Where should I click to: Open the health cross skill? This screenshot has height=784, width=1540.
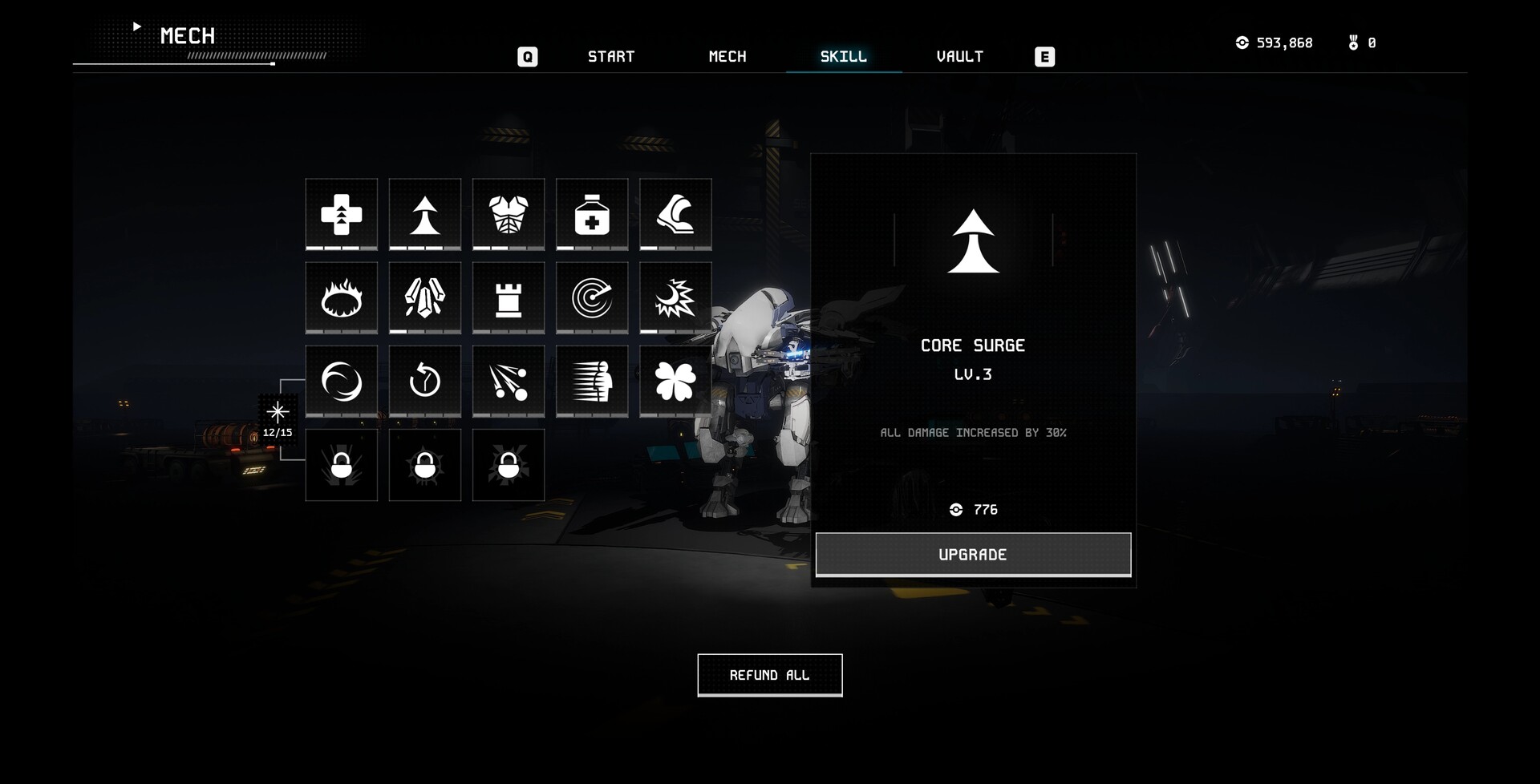click(x=341, y=214)
